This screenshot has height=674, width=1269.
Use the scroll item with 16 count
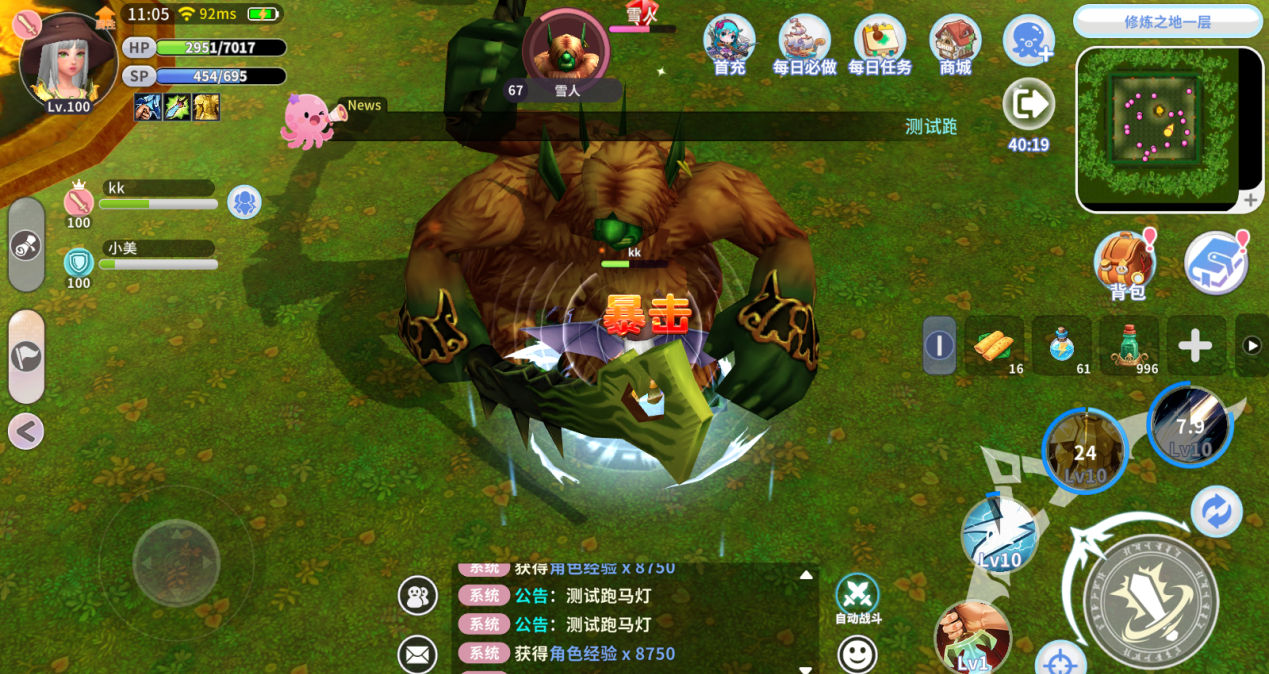tap(994, 346)
